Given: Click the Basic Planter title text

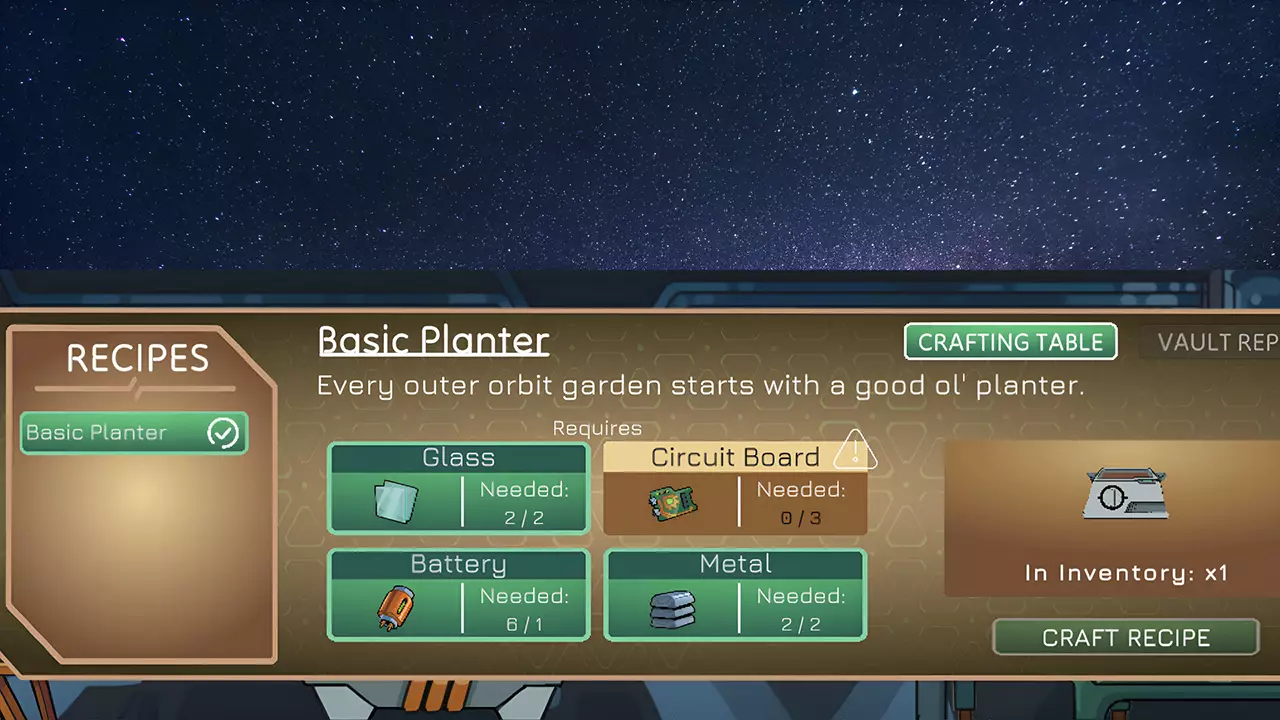Looking at the screenshot, I should (x=433, y=341).
